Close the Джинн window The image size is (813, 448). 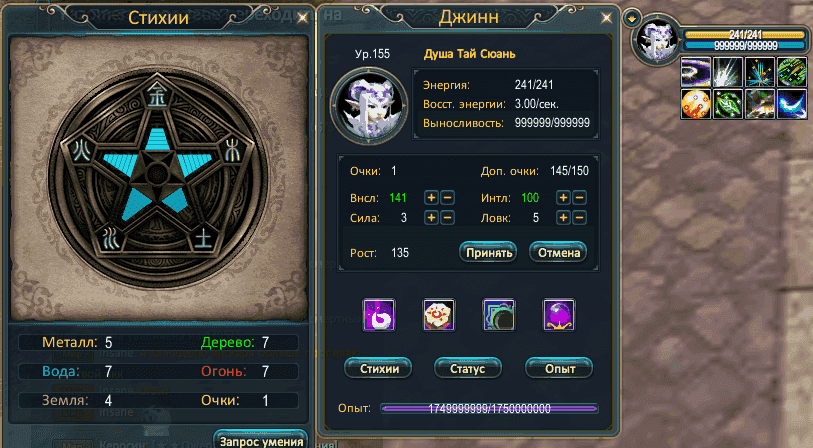pos(605,18)
